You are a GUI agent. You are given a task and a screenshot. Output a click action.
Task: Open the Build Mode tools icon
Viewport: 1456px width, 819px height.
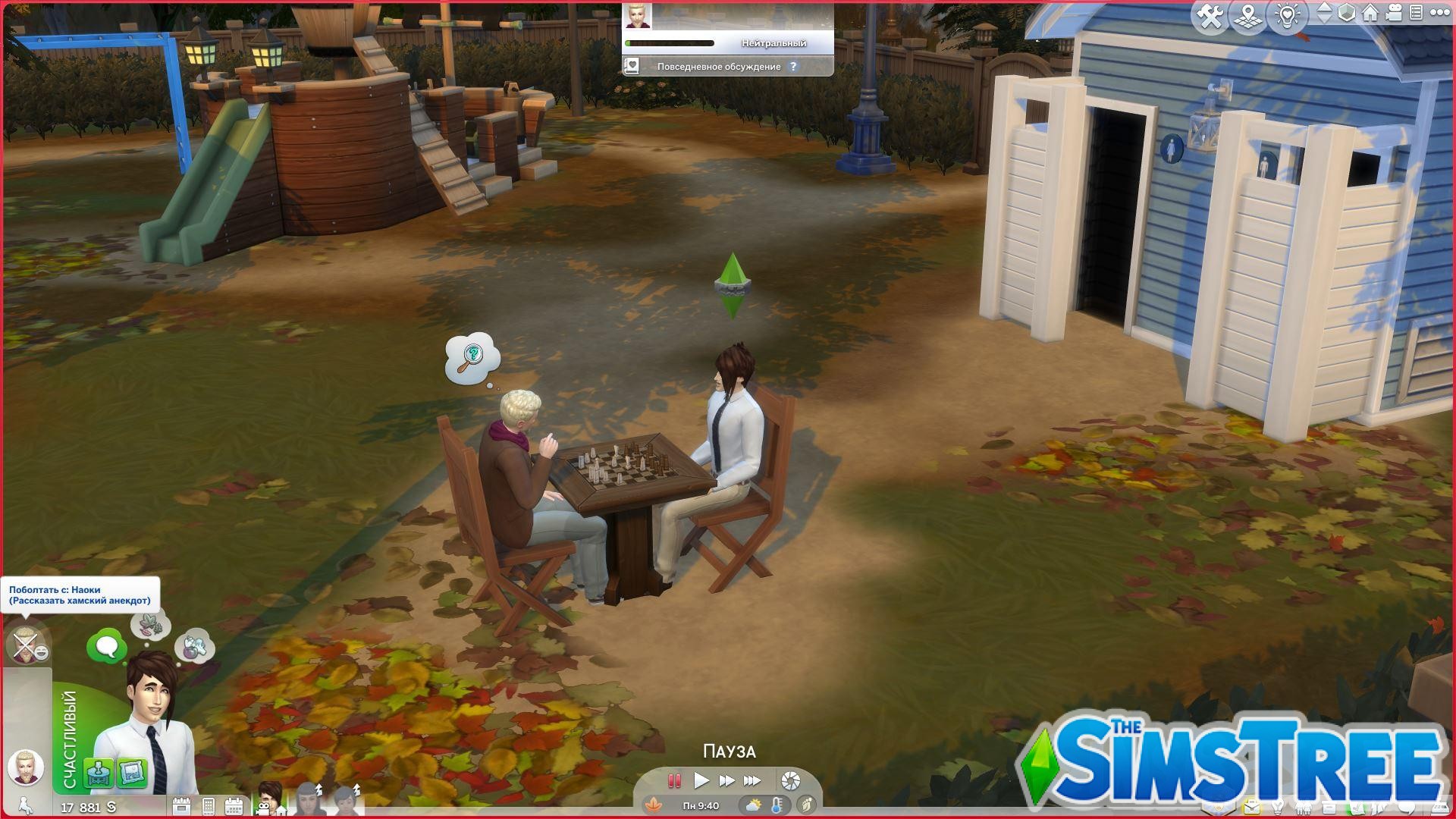pos(1211,17)
